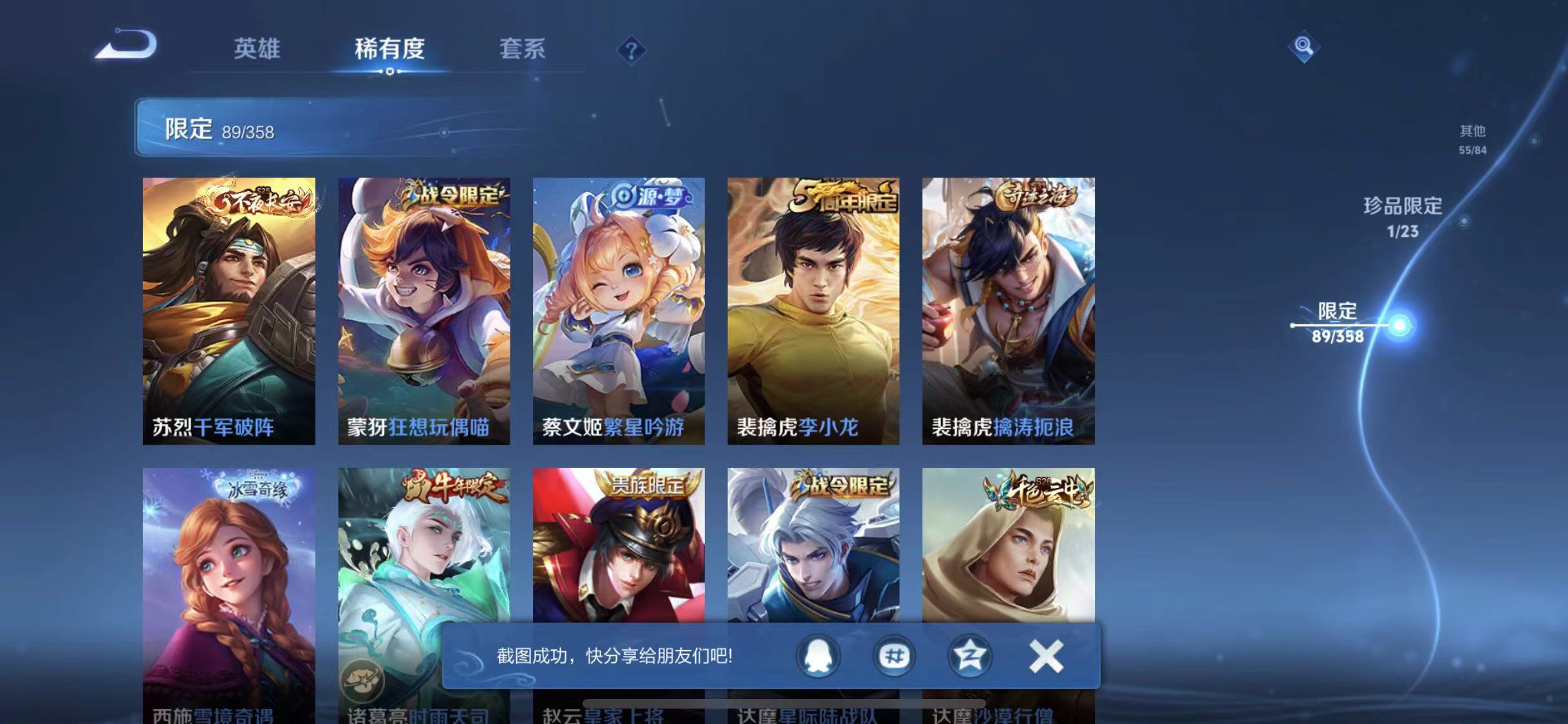The width and height of the screenshot is (1568, 724).
Task: Share the screenshot to QQ空间
Action: click(x=969, y=658)
